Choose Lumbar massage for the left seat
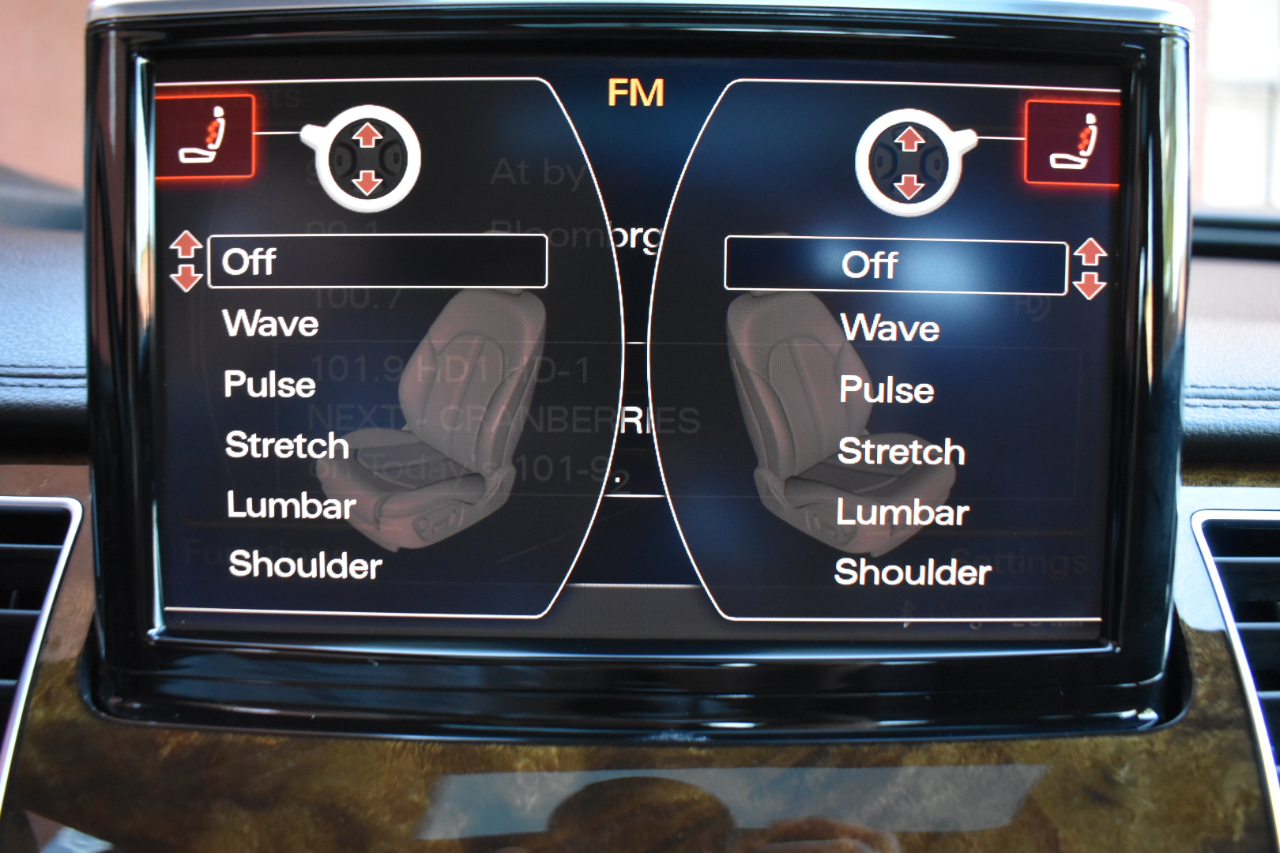Viewport: 1280px width, 853px height. (x=291, y=505)
